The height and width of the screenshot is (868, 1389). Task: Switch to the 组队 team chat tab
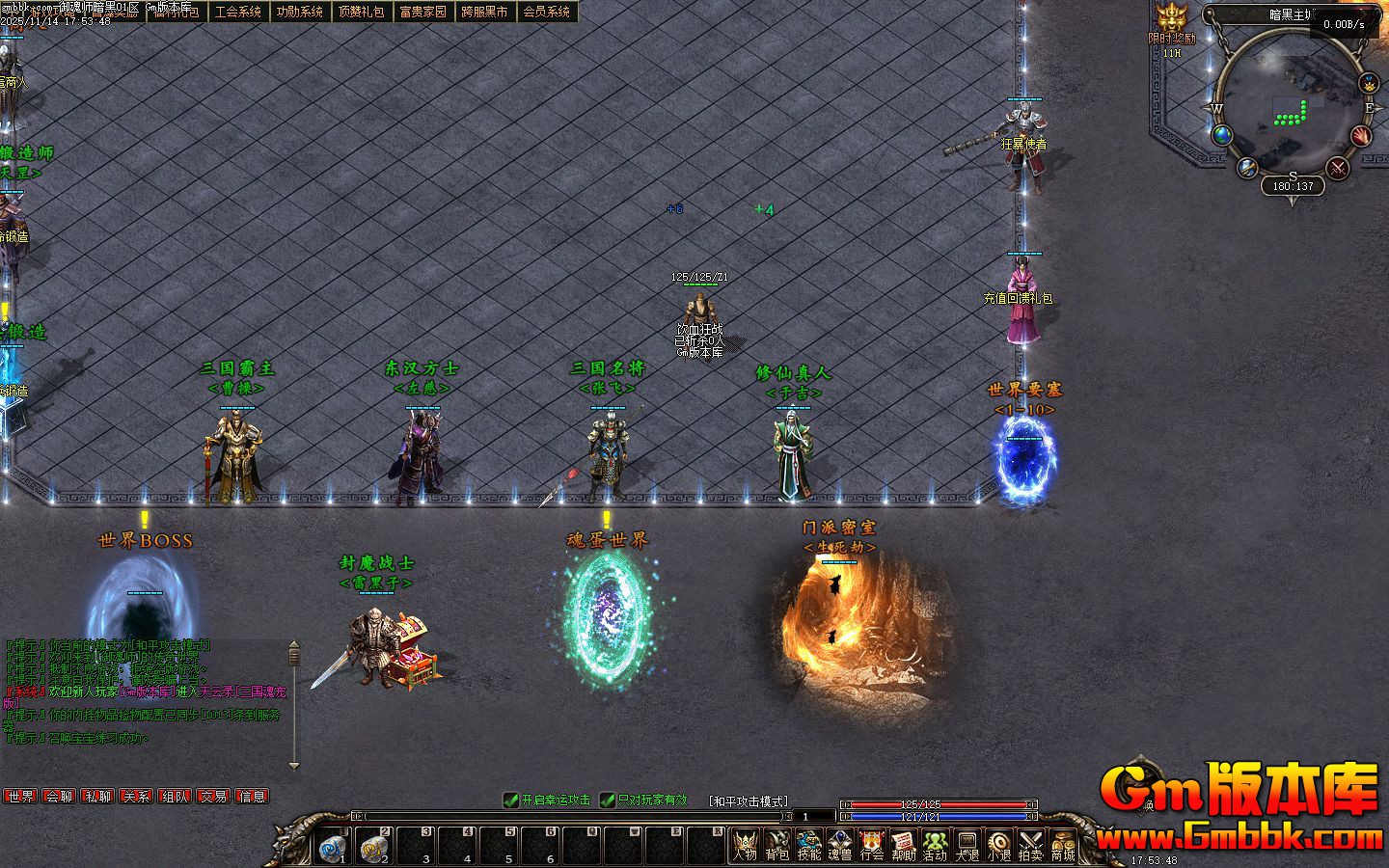(175, 797)
